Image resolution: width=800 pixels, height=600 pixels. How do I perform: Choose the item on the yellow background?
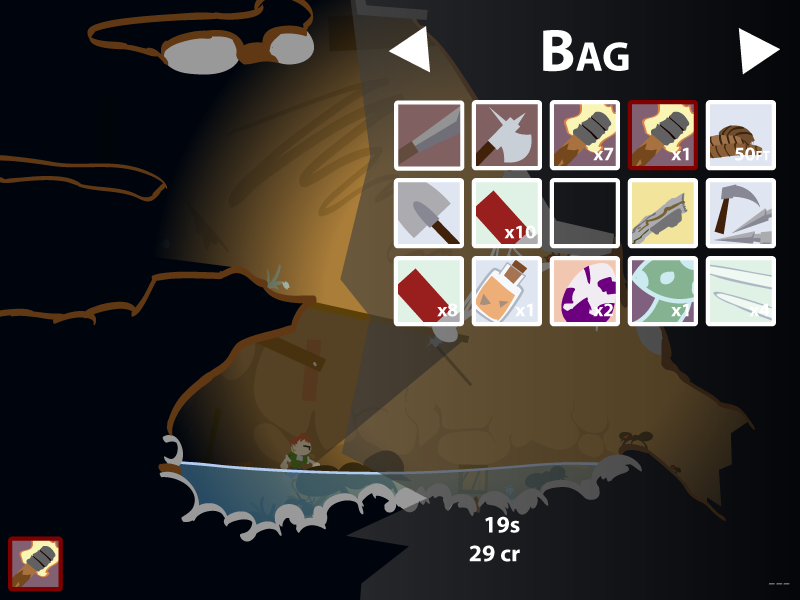click(x=663, y=213)
